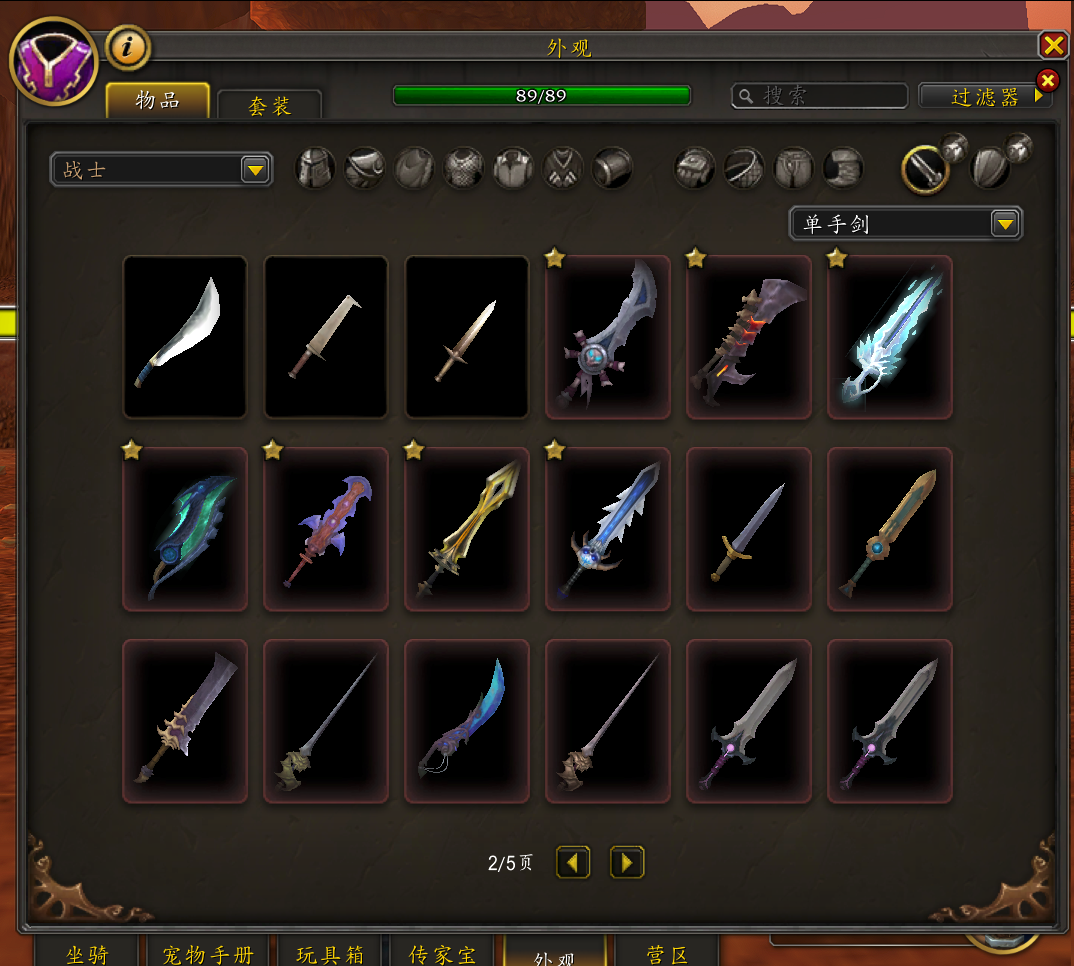Choose the golden forked-blade sword appearance
This screenshot has width=1074, height=966.
click(467, 528)
